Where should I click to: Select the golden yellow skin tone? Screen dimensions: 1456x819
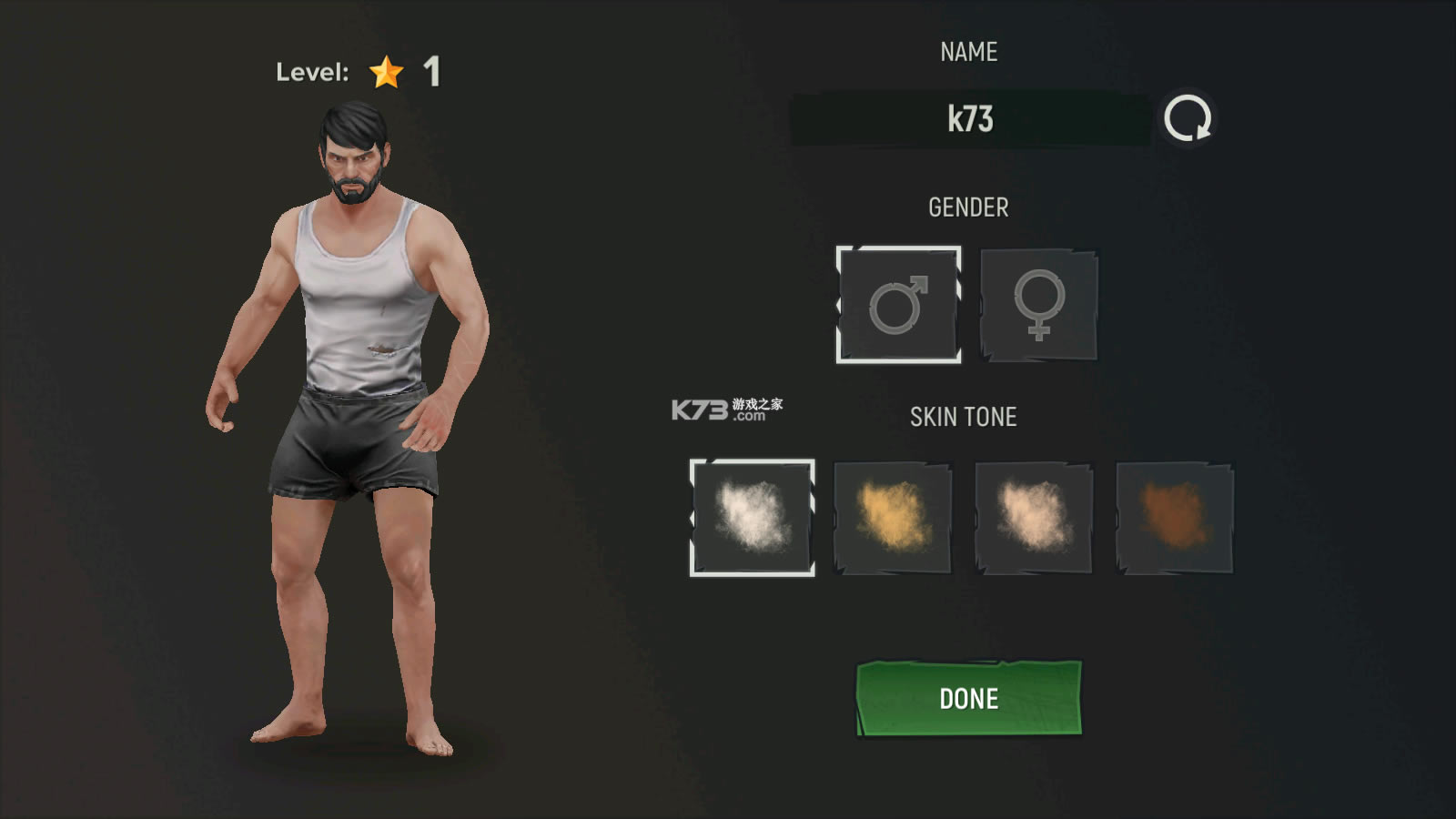(x=893, y=518)
